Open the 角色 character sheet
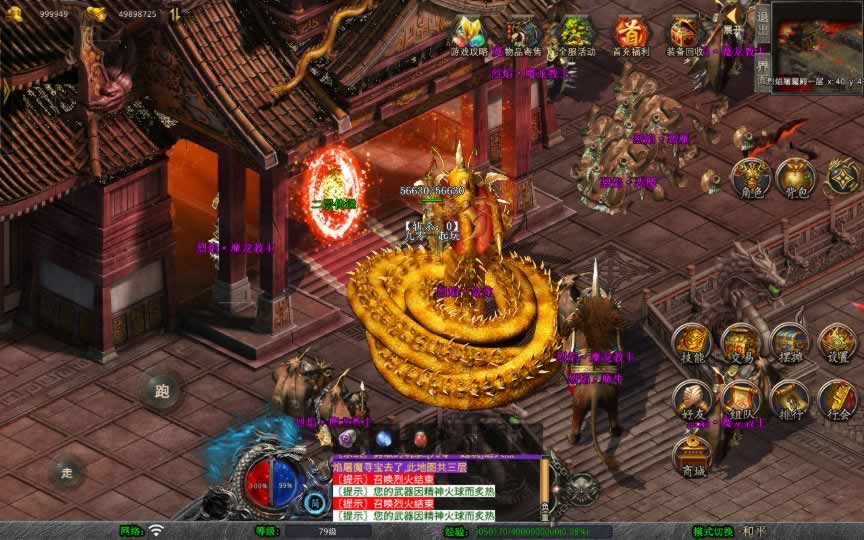The image size is (864, 540). click(750, 177)
